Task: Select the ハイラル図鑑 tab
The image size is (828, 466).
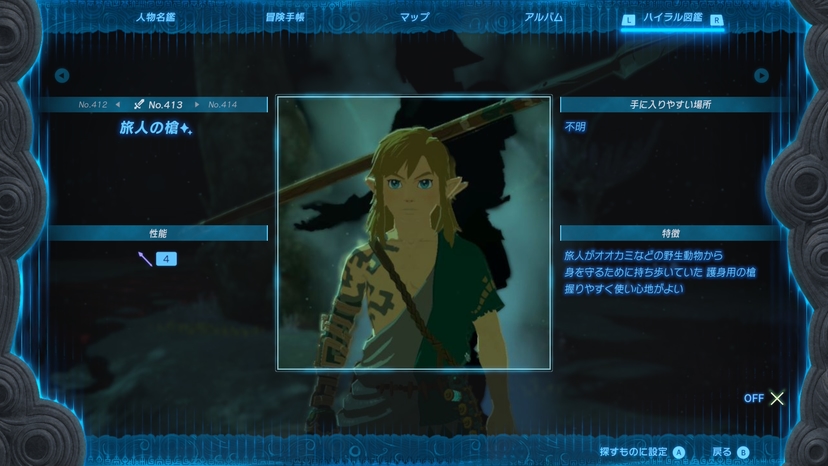Action: 672,18
